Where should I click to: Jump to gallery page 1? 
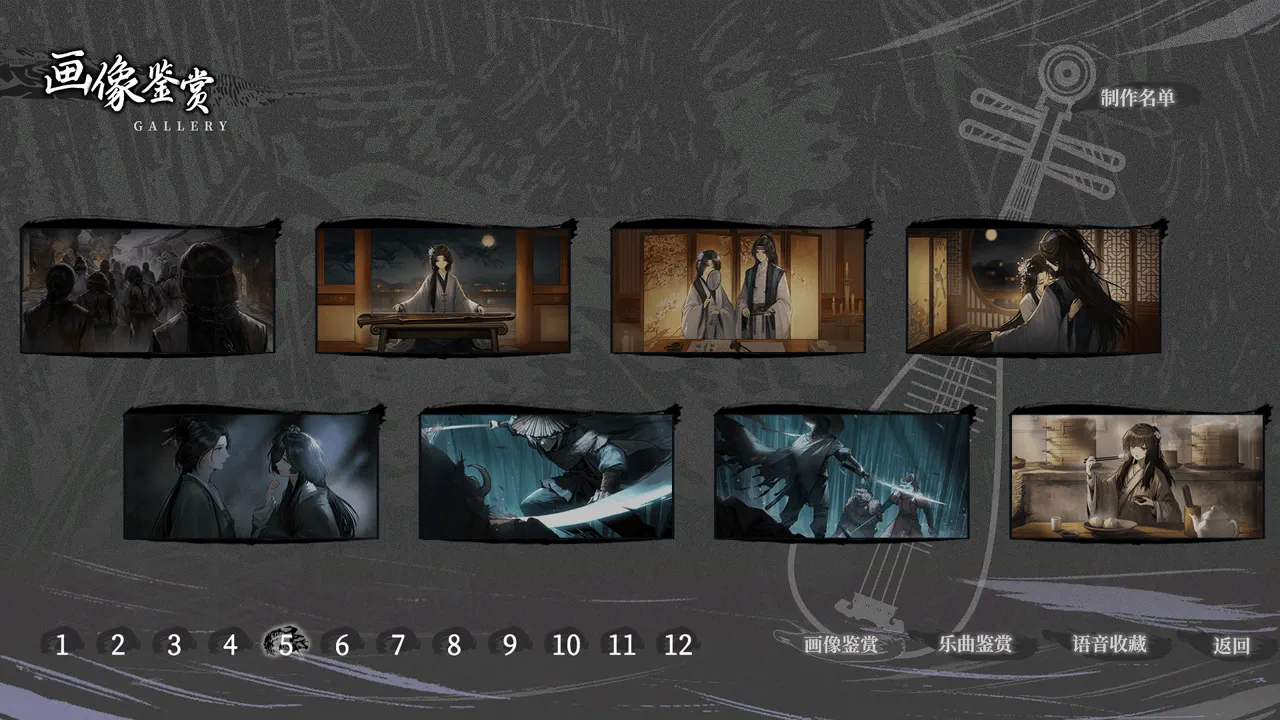[x=60, y=647]
